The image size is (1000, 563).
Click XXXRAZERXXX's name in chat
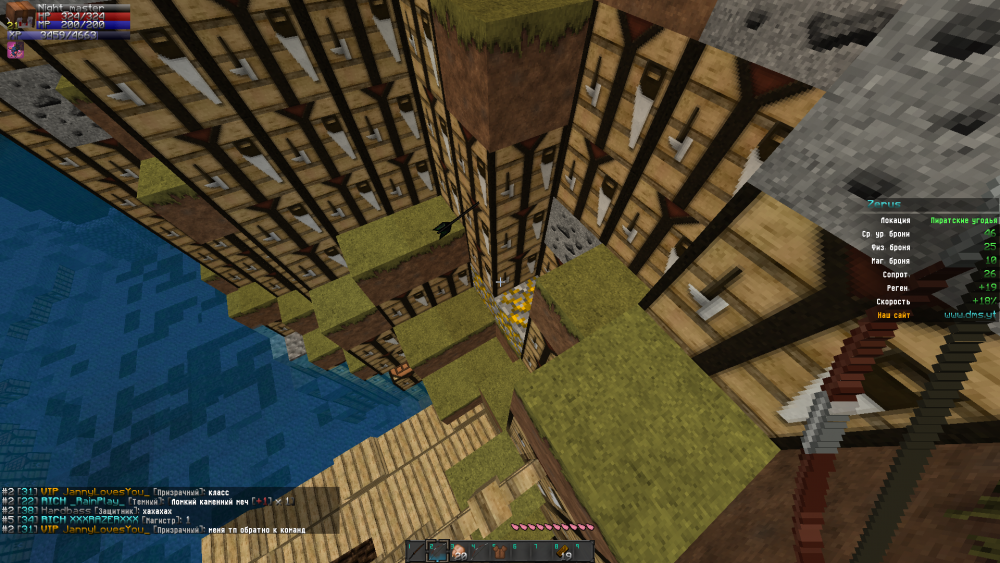pyautogui.click(x=102, y=520)
